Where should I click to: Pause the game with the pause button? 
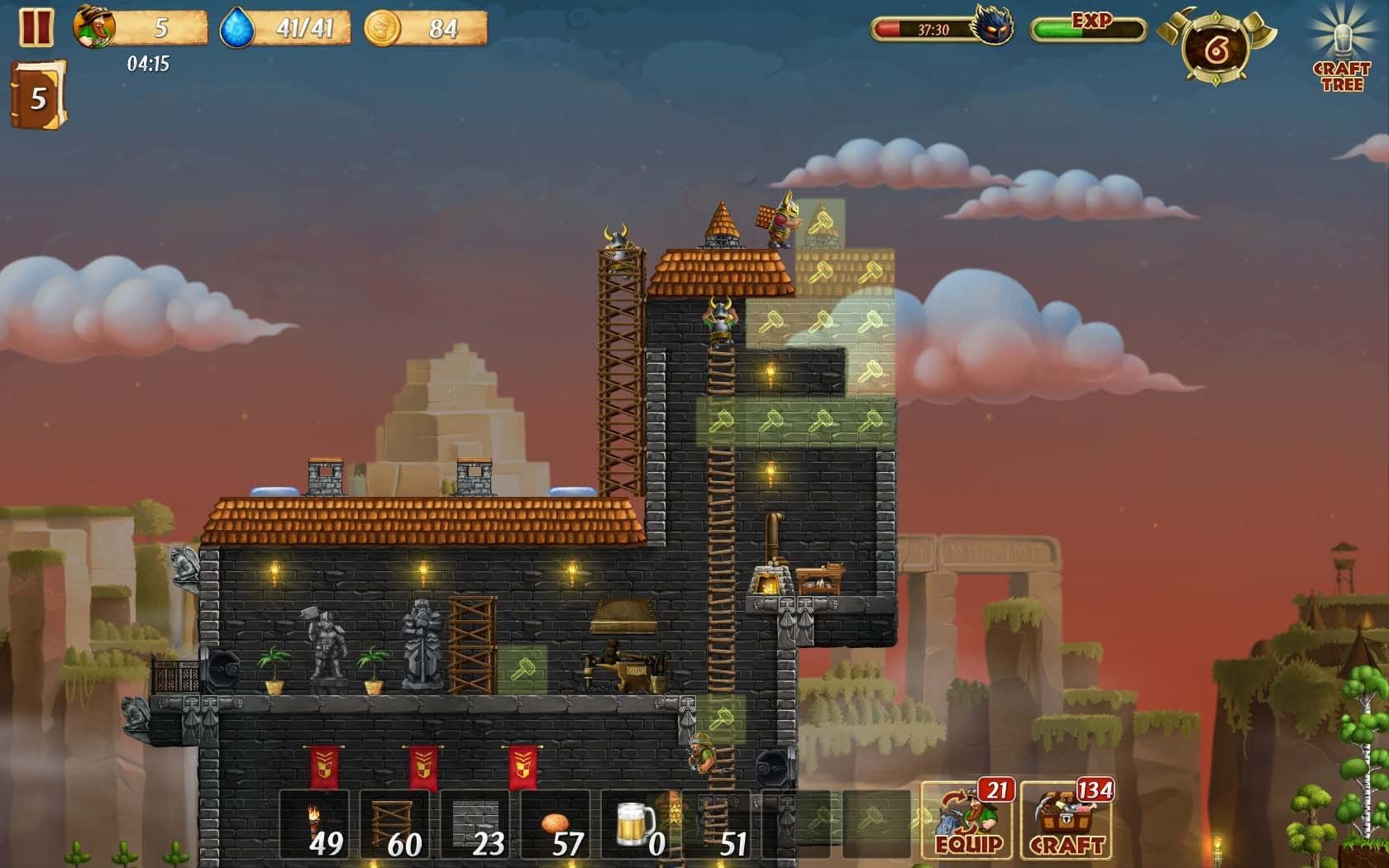coord(36,26)
